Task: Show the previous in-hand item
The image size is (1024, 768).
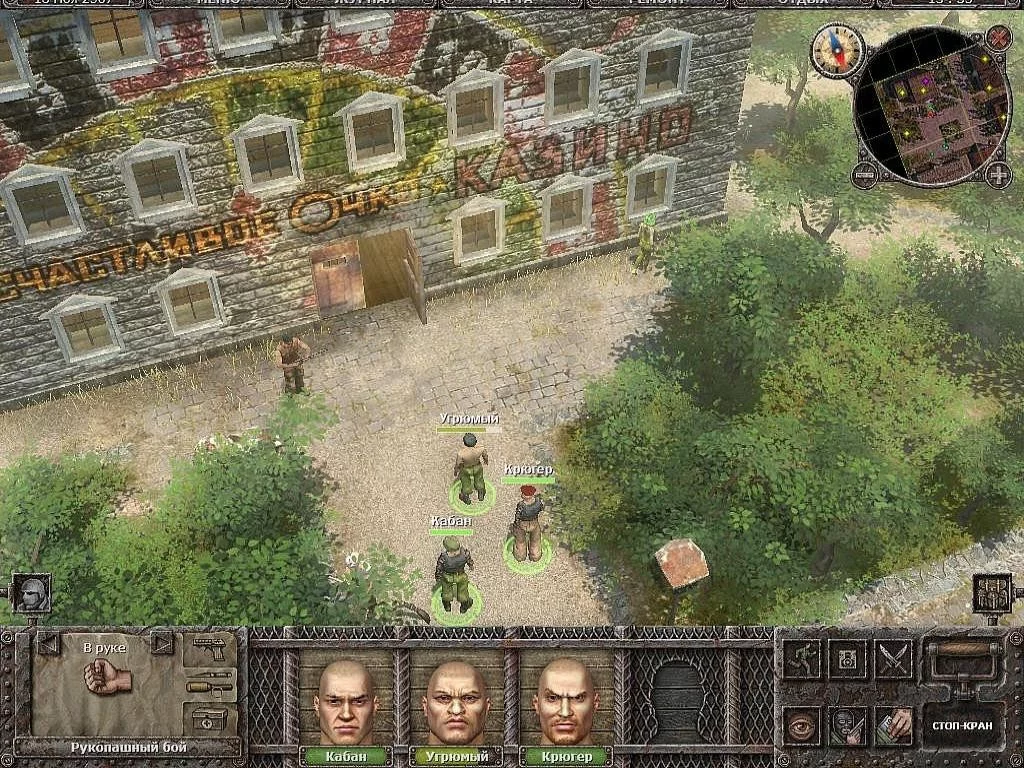Action: tap(47, 643)
